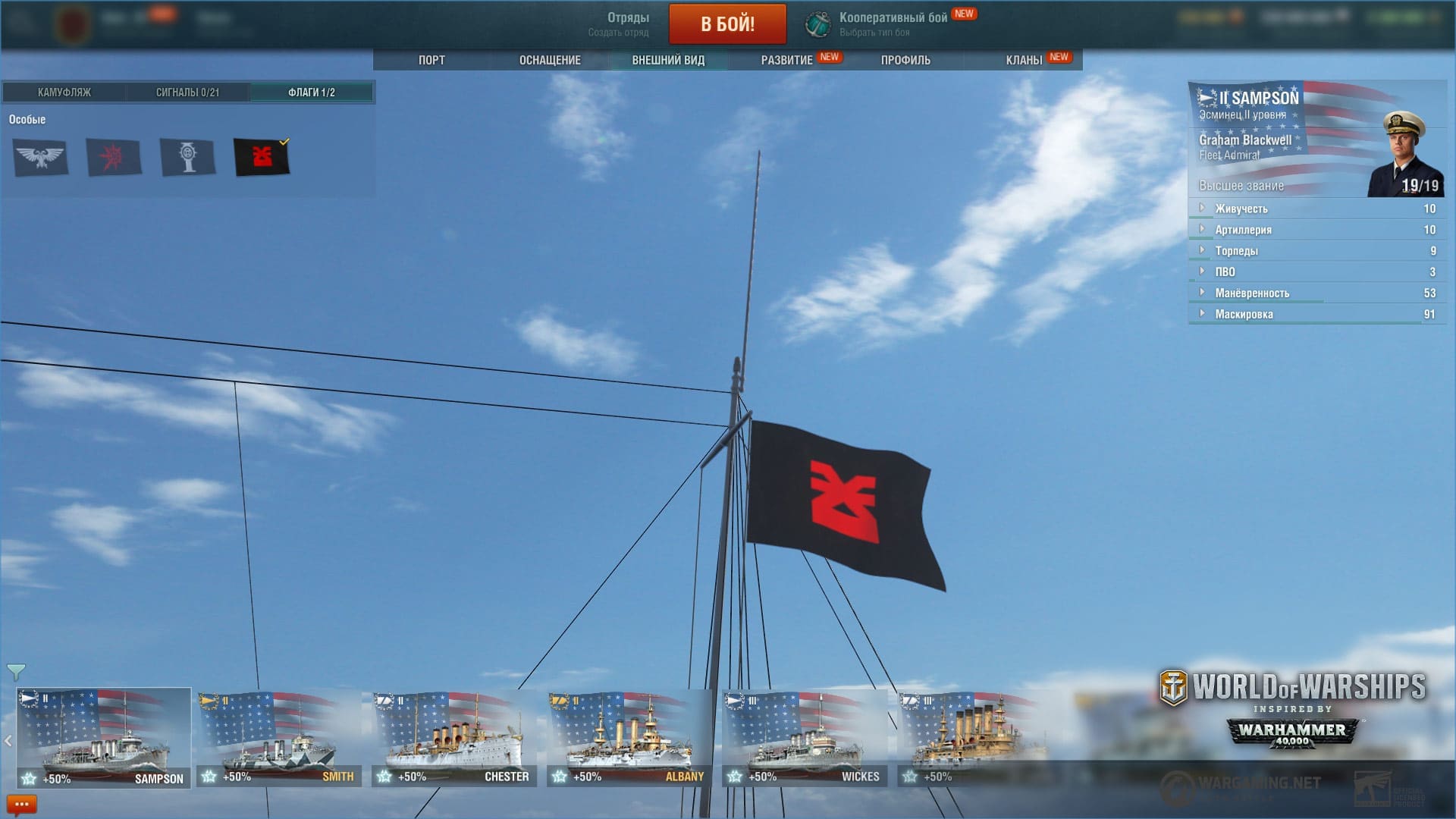The image size is (1456, 819).
Task: Select the ВНЕШНИЙ ВИД tab
Action: pos(668,60)
